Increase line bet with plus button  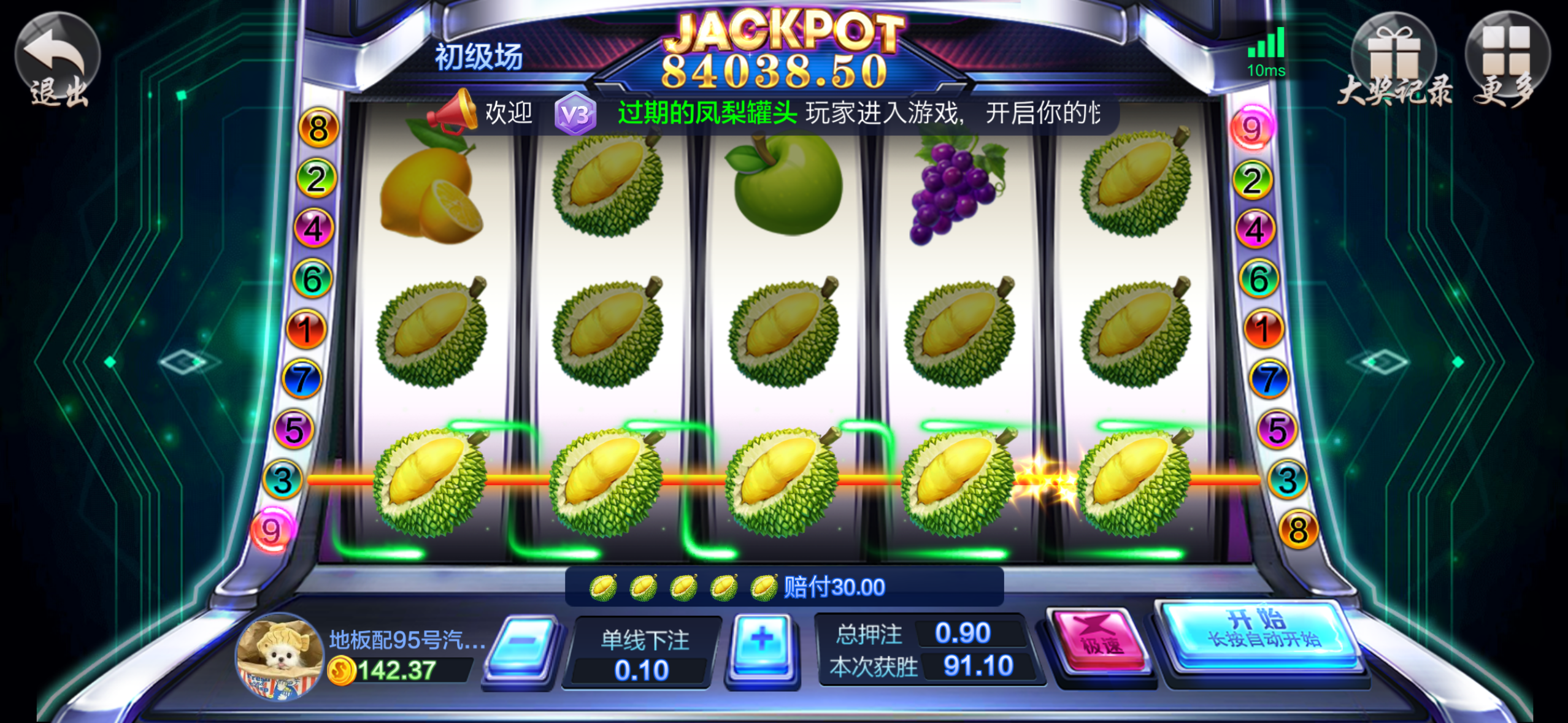[762, 646]
